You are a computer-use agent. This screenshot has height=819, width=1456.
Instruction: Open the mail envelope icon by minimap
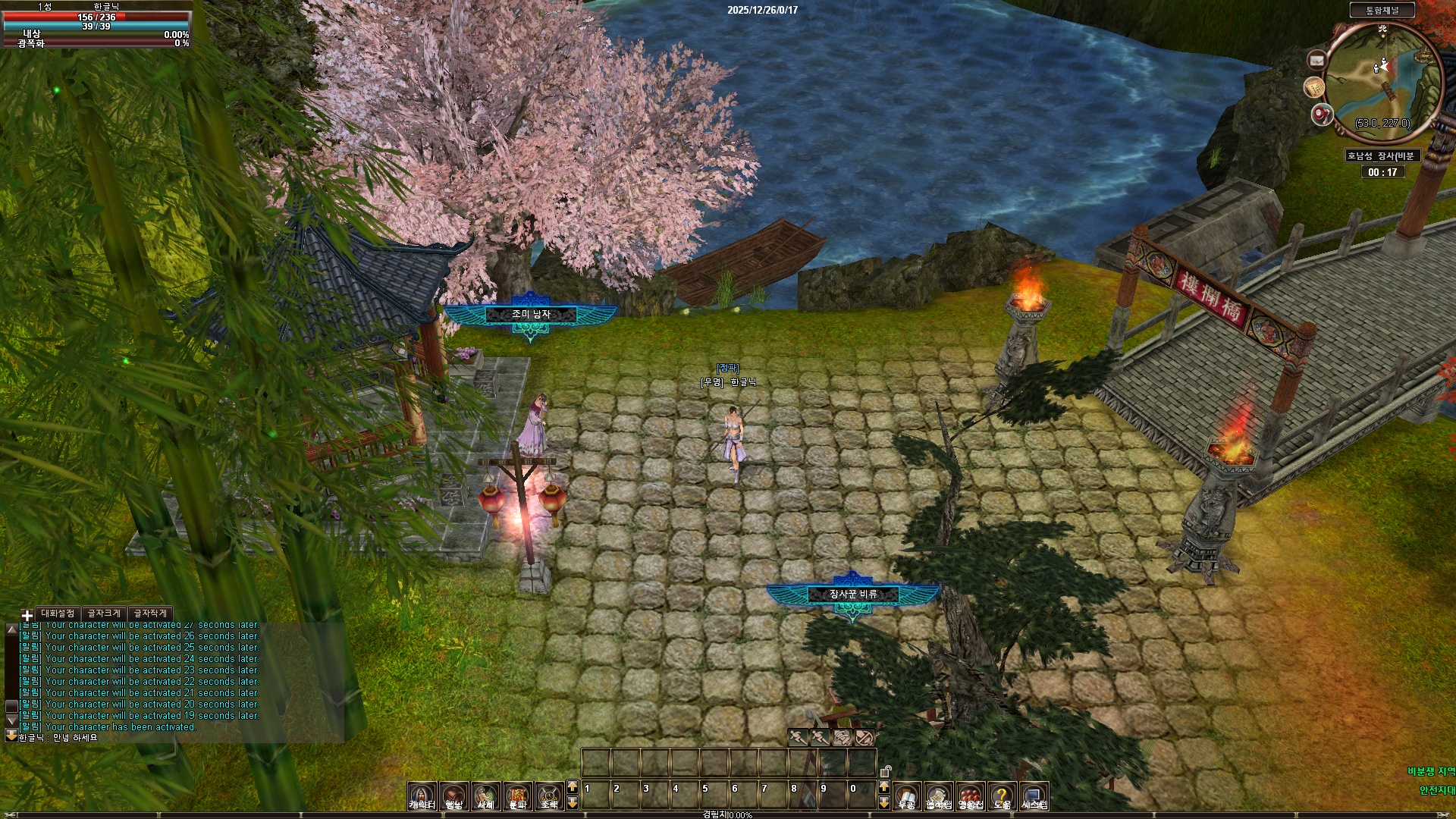[1316, 60]
